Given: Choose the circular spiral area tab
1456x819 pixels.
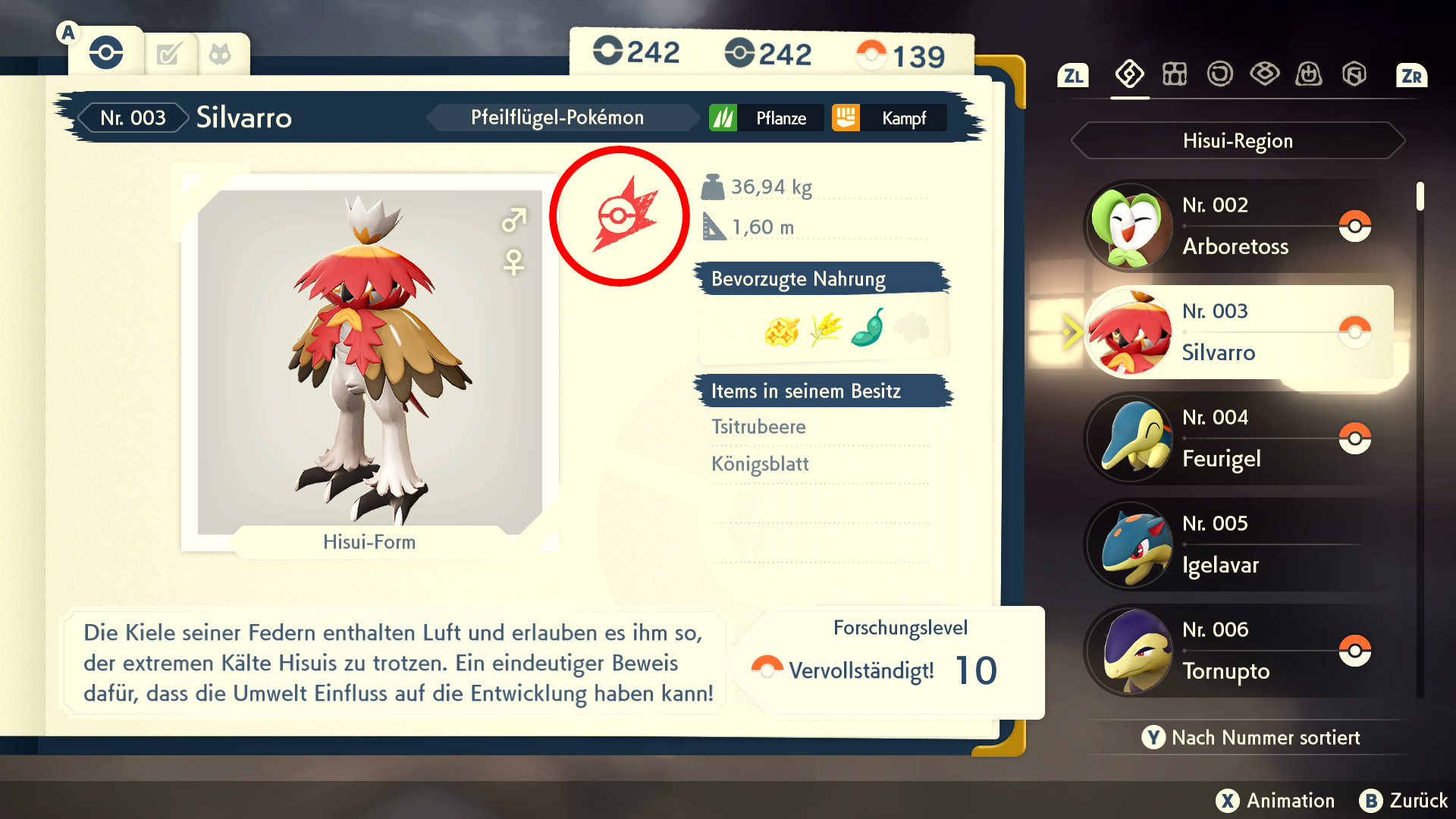Looking at the screenshot, I should tap(1219, 74).
